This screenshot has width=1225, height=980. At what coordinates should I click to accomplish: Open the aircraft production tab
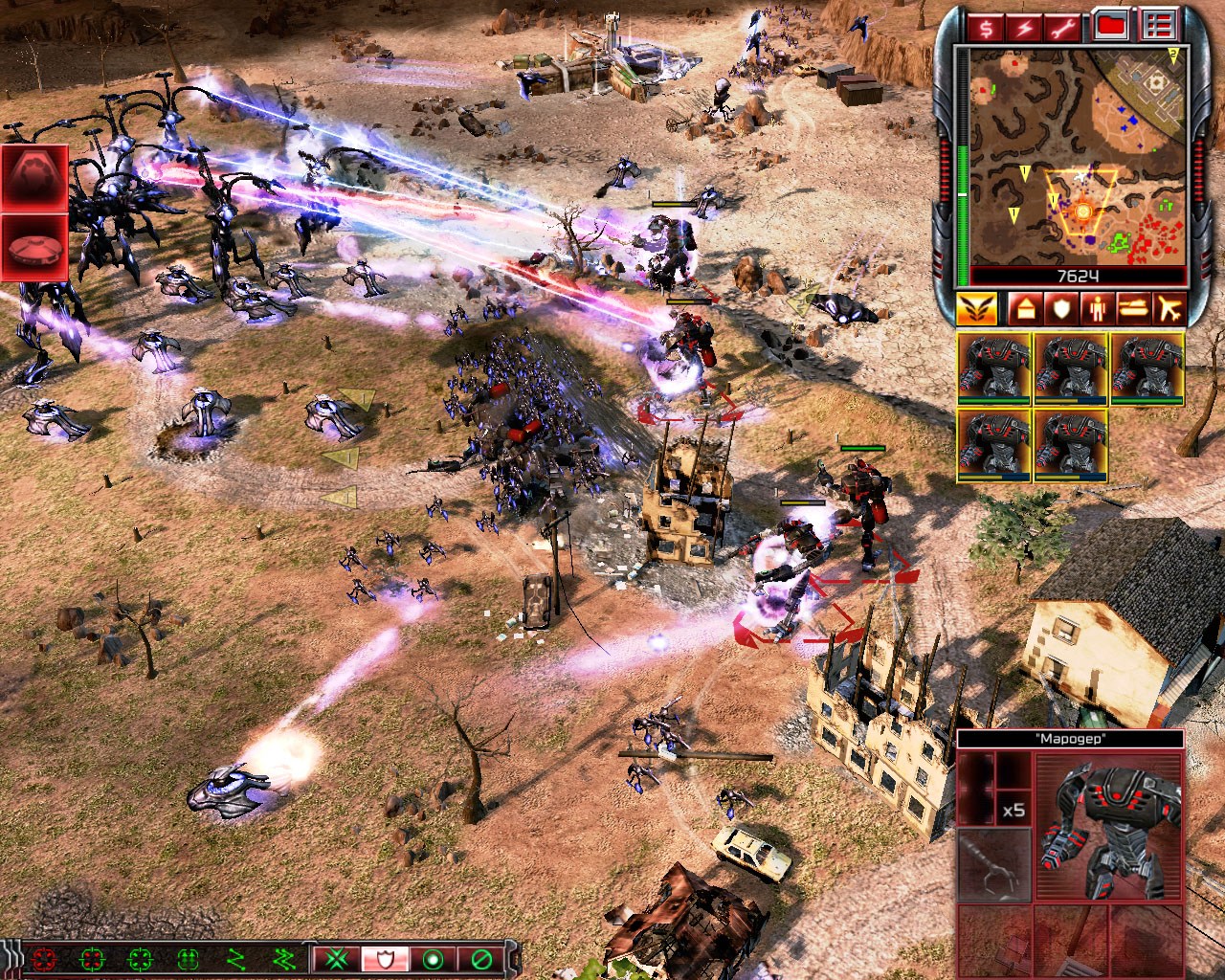[x=1169, y=308]
